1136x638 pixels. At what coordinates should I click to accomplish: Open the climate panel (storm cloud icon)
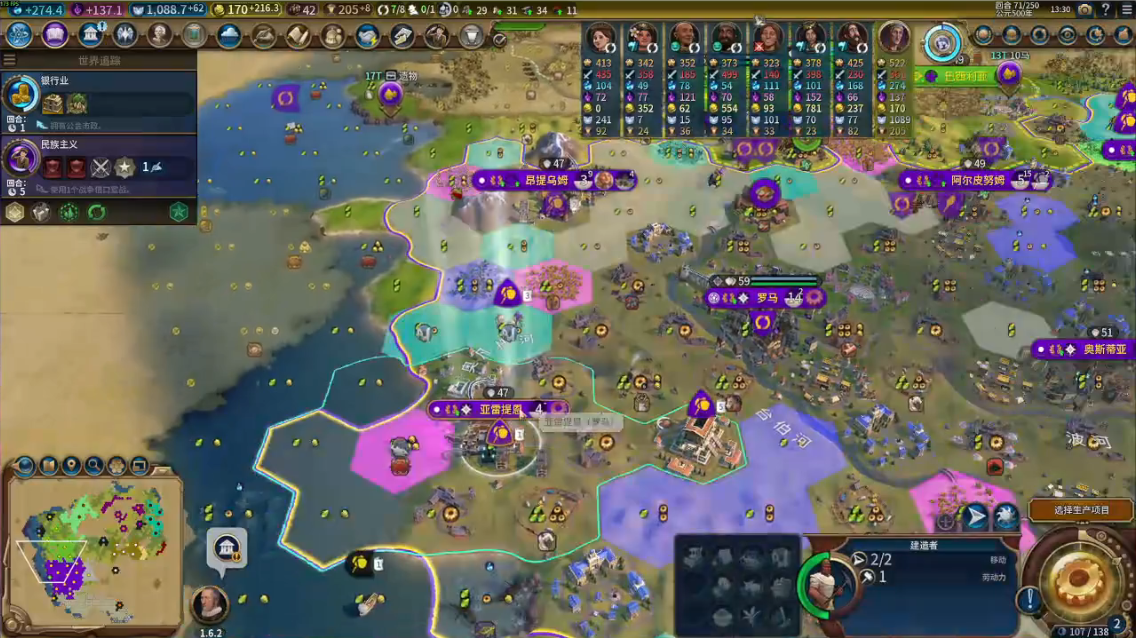[229, 36]
